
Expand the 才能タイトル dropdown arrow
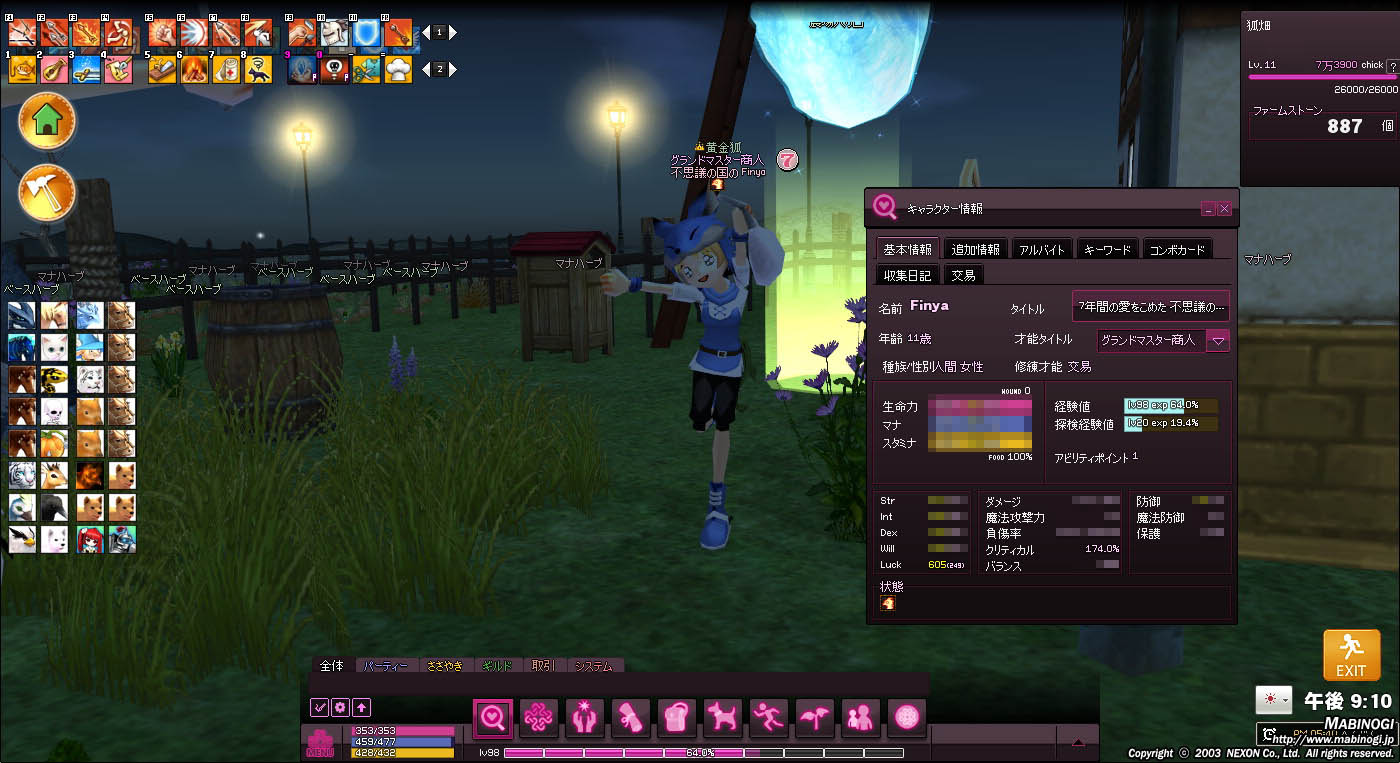[1218, 340]
